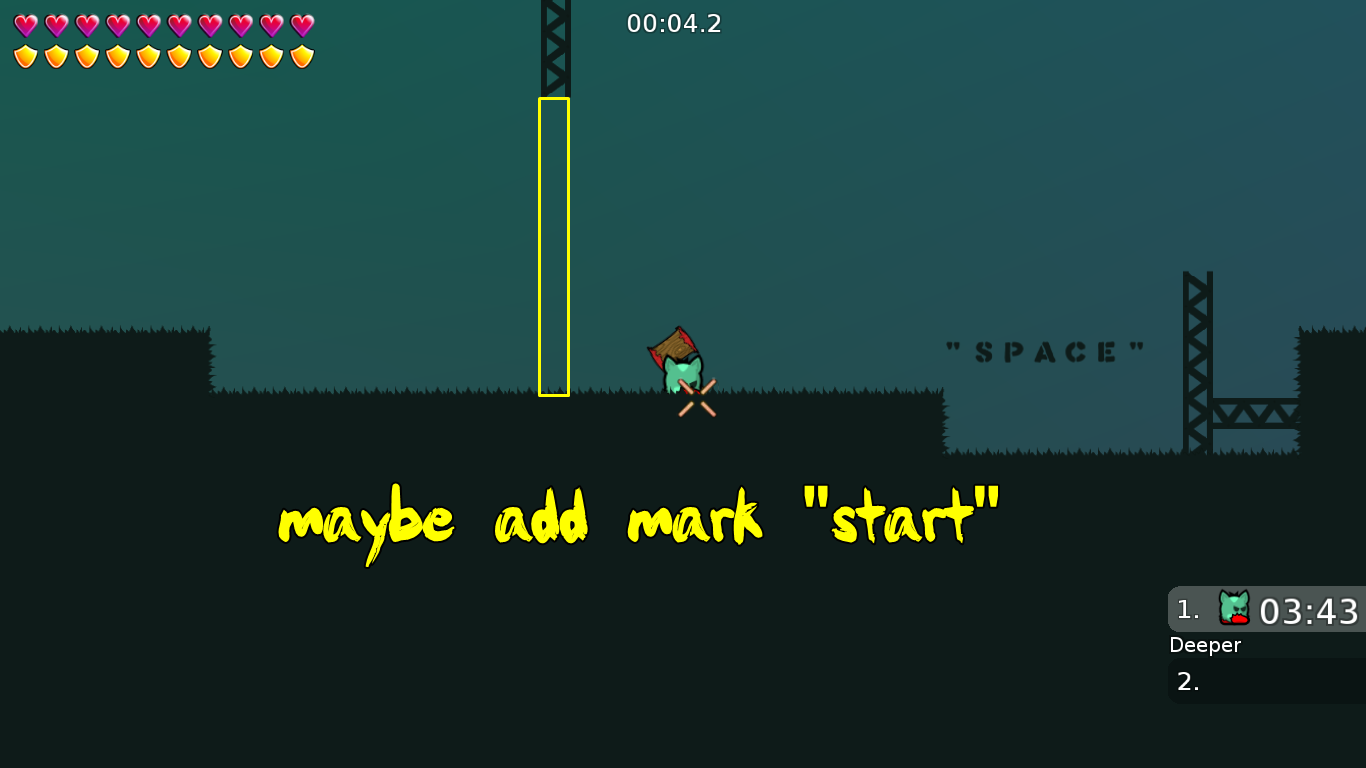Image resolution: width=1366 pixels, height=768 pixels.
Task: Toggle the yellow rectangular start marker outline
Action: 553,245
